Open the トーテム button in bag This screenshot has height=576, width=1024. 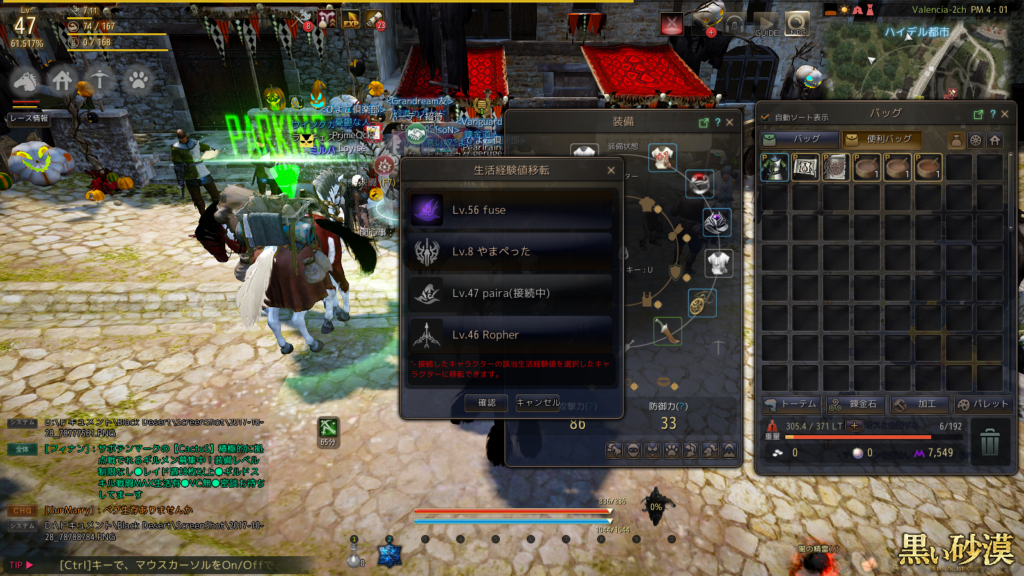[x=791, y=404]
